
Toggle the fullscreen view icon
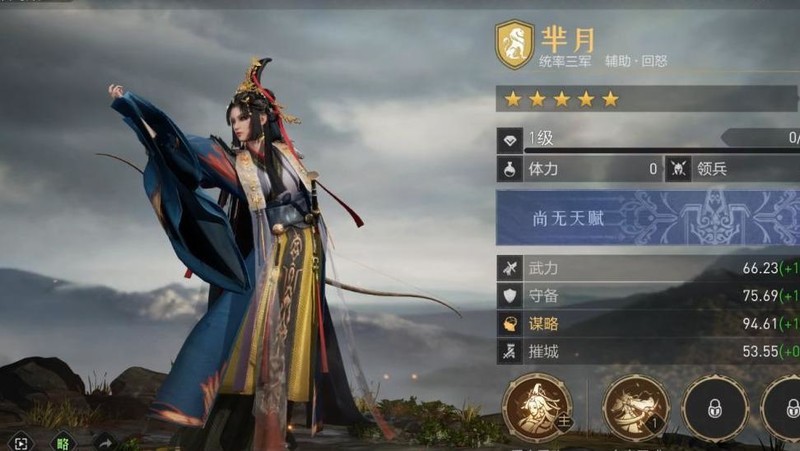(x=22, y=441)
